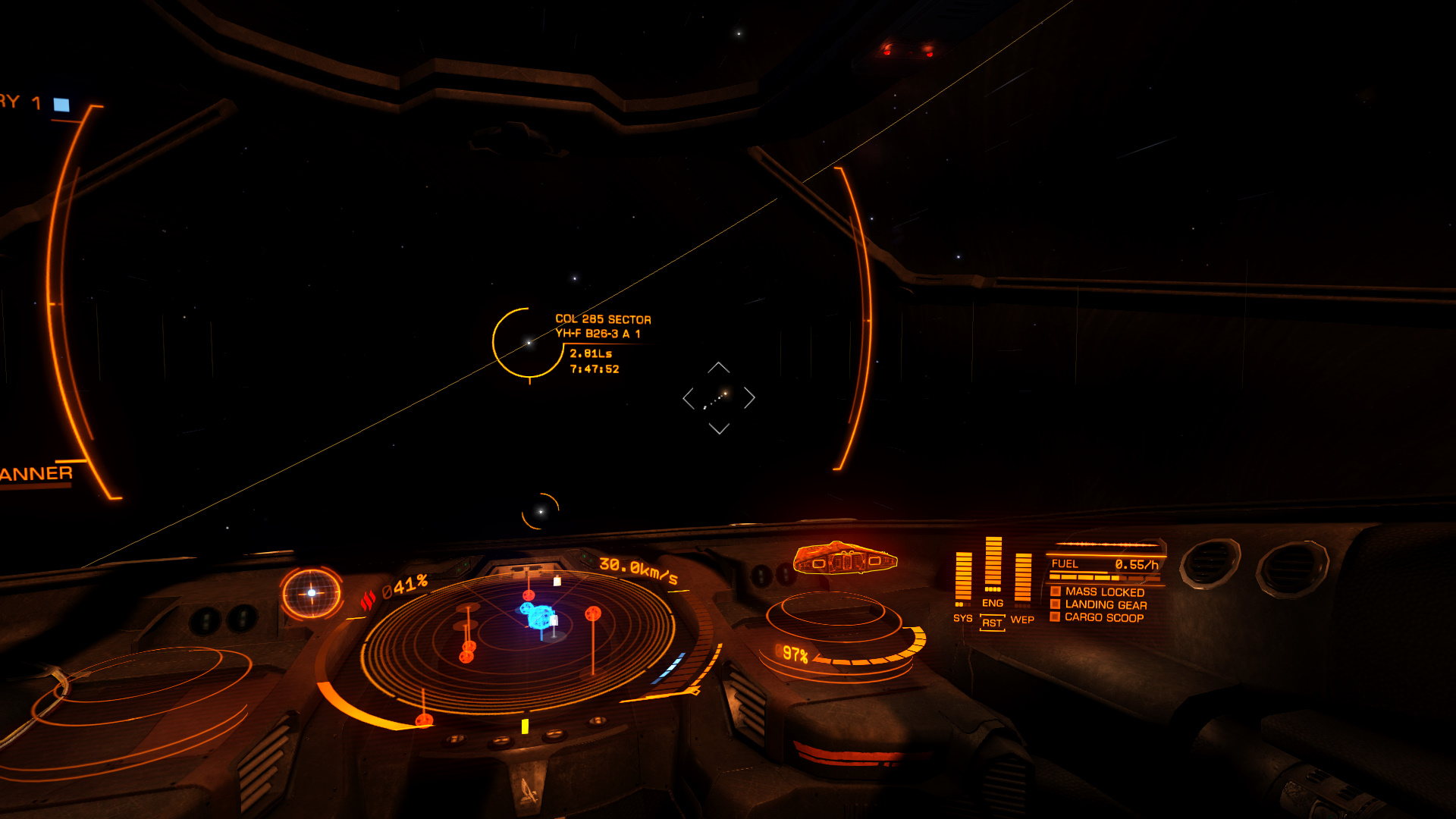The height and width of the screenshot is (819, 1456).
Task: Click the circular radar sensor disc
Action: tap(518, 641)
